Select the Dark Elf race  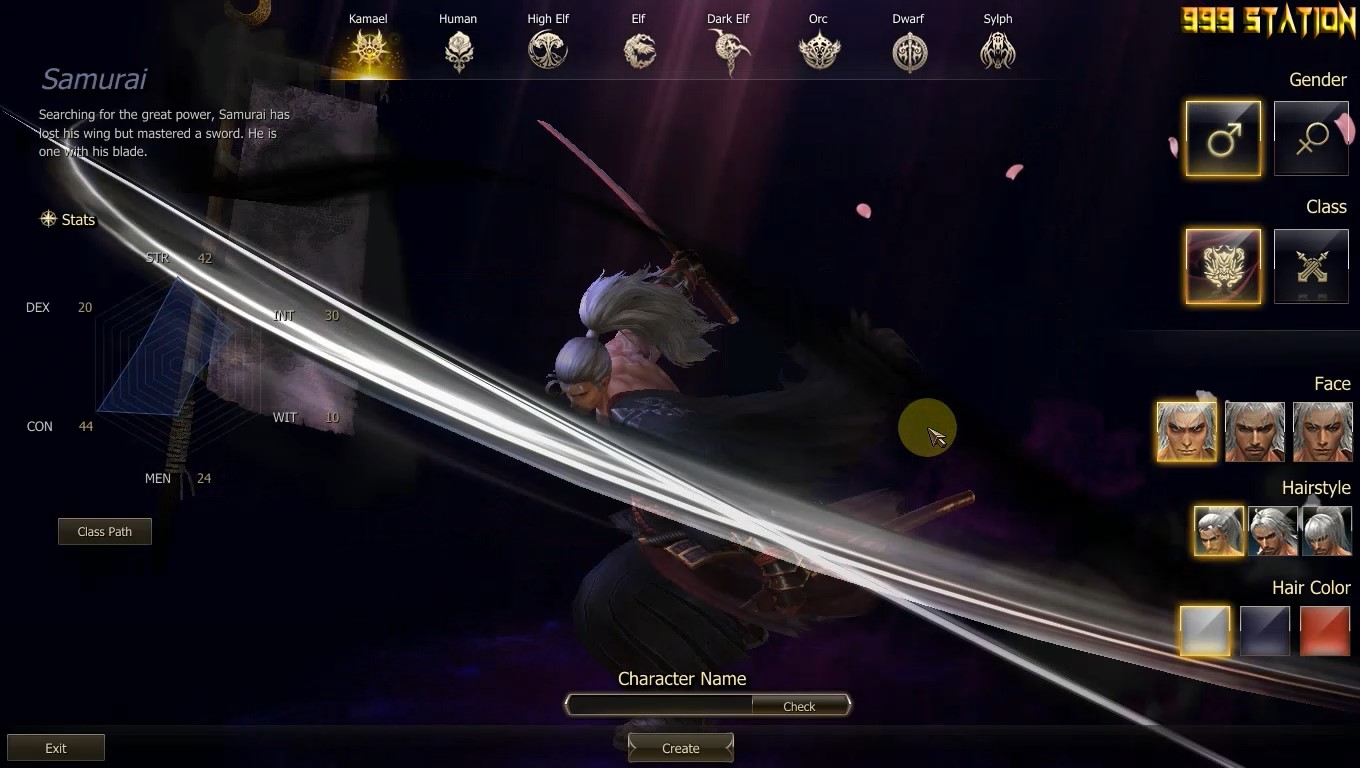[x=728, y=49]
